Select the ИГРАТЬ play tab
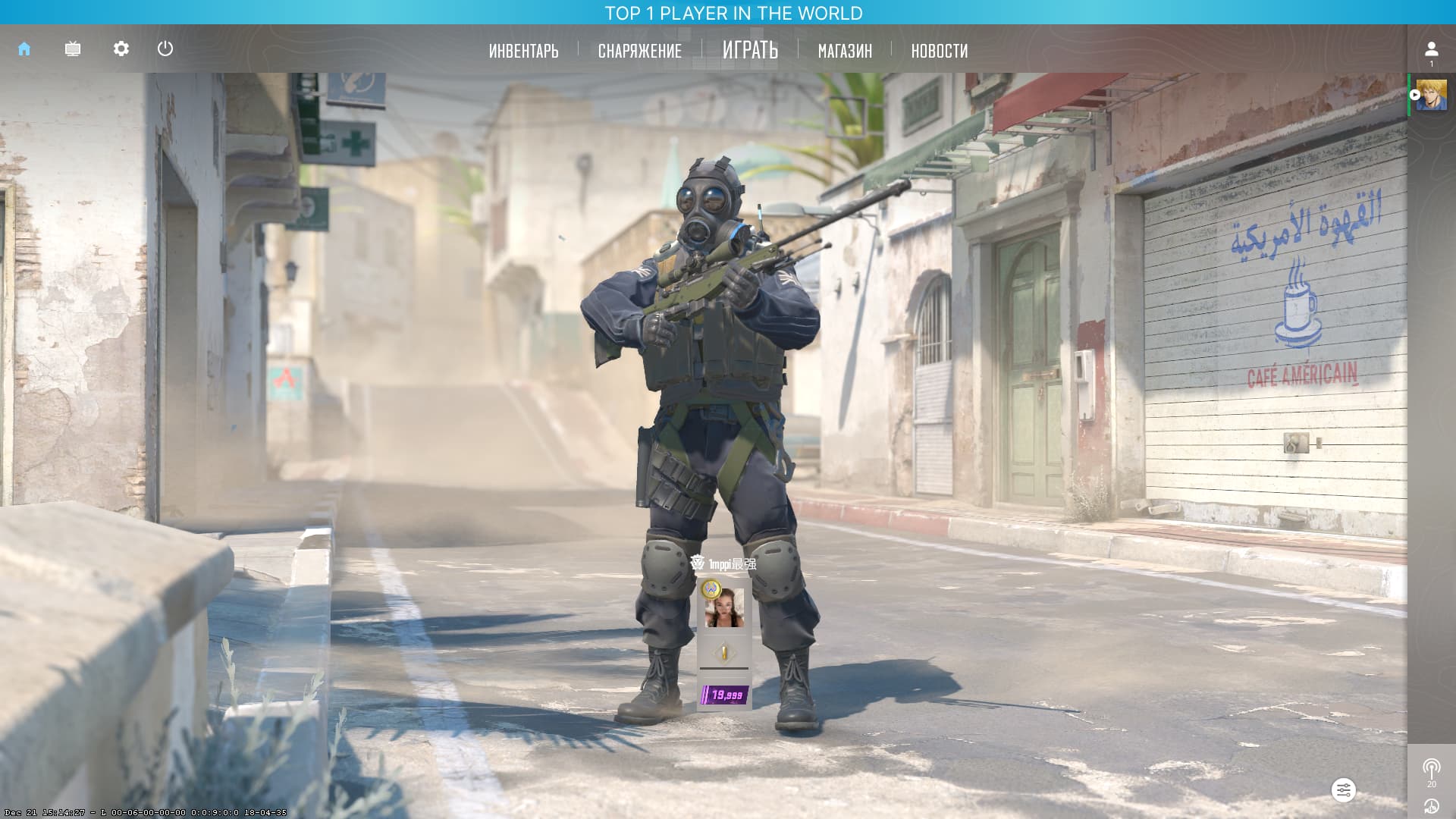This screenshot has height=819, width=1456. (750, 50)
